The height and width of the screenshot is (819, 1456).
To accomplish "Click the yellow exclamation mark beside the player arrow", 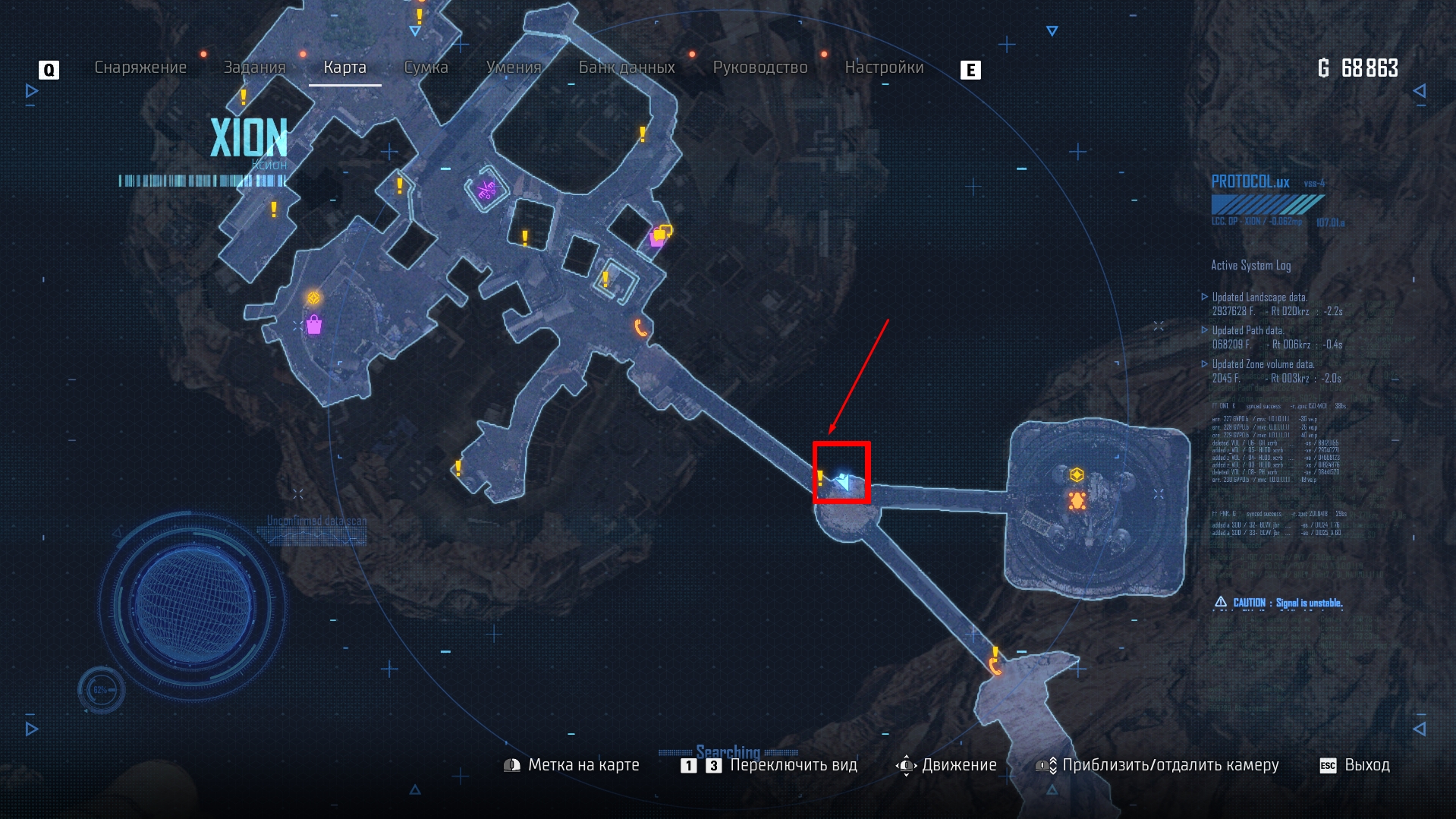I will [x=820, y=477].
